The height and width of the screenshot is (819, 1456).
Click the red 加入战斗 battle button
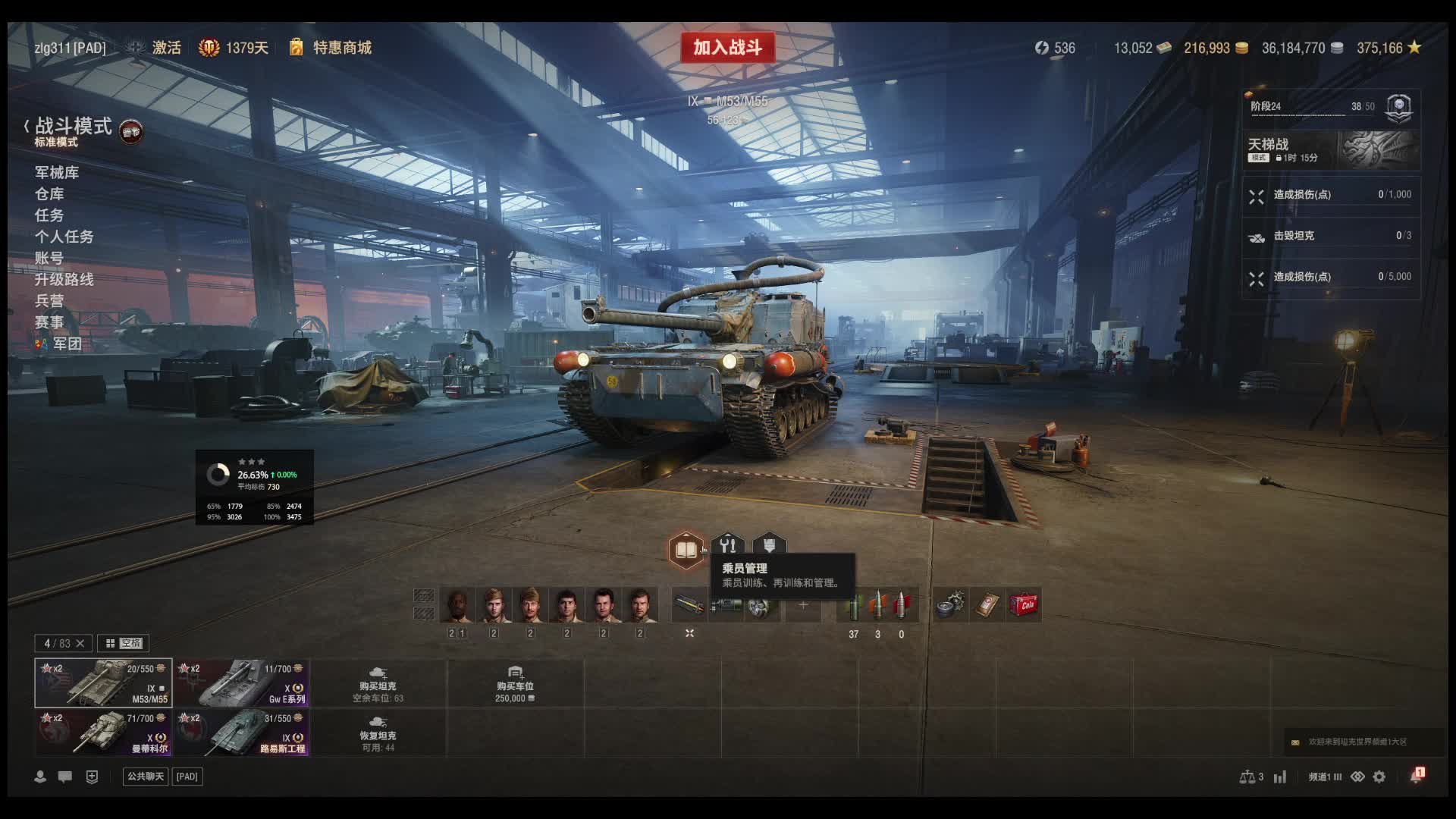727,48
